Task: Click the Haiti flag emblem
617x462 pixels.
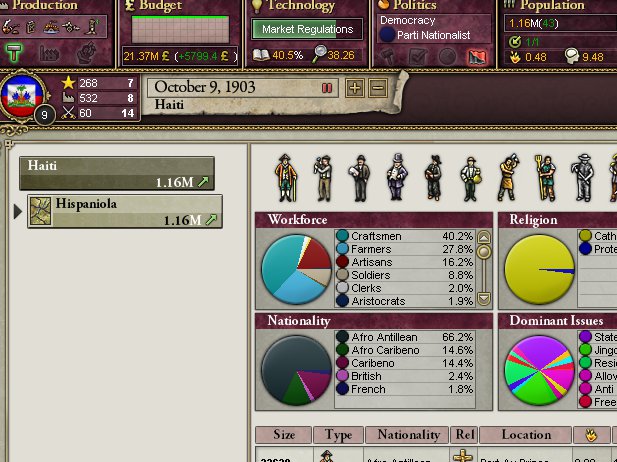Action: point(22,95)
